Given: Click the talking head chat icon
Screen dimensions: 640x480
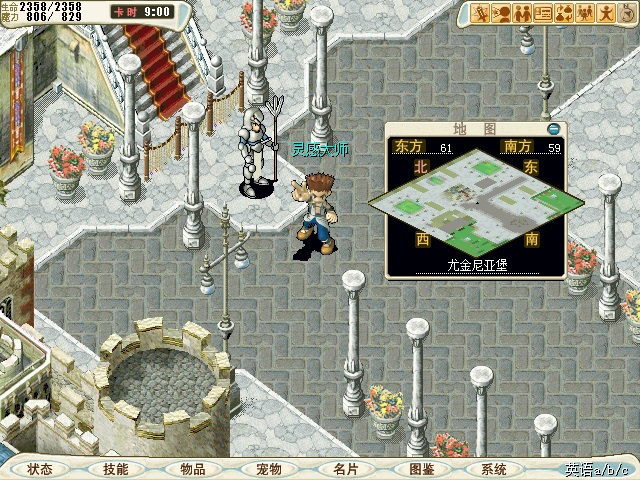Looking at the screenshot, I should pyautogui.click(x=503, y=13).
